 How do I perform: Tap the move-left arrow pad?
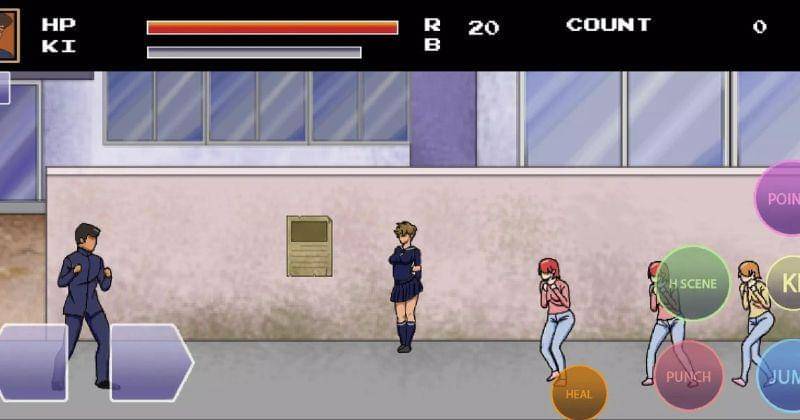point(32,362)
